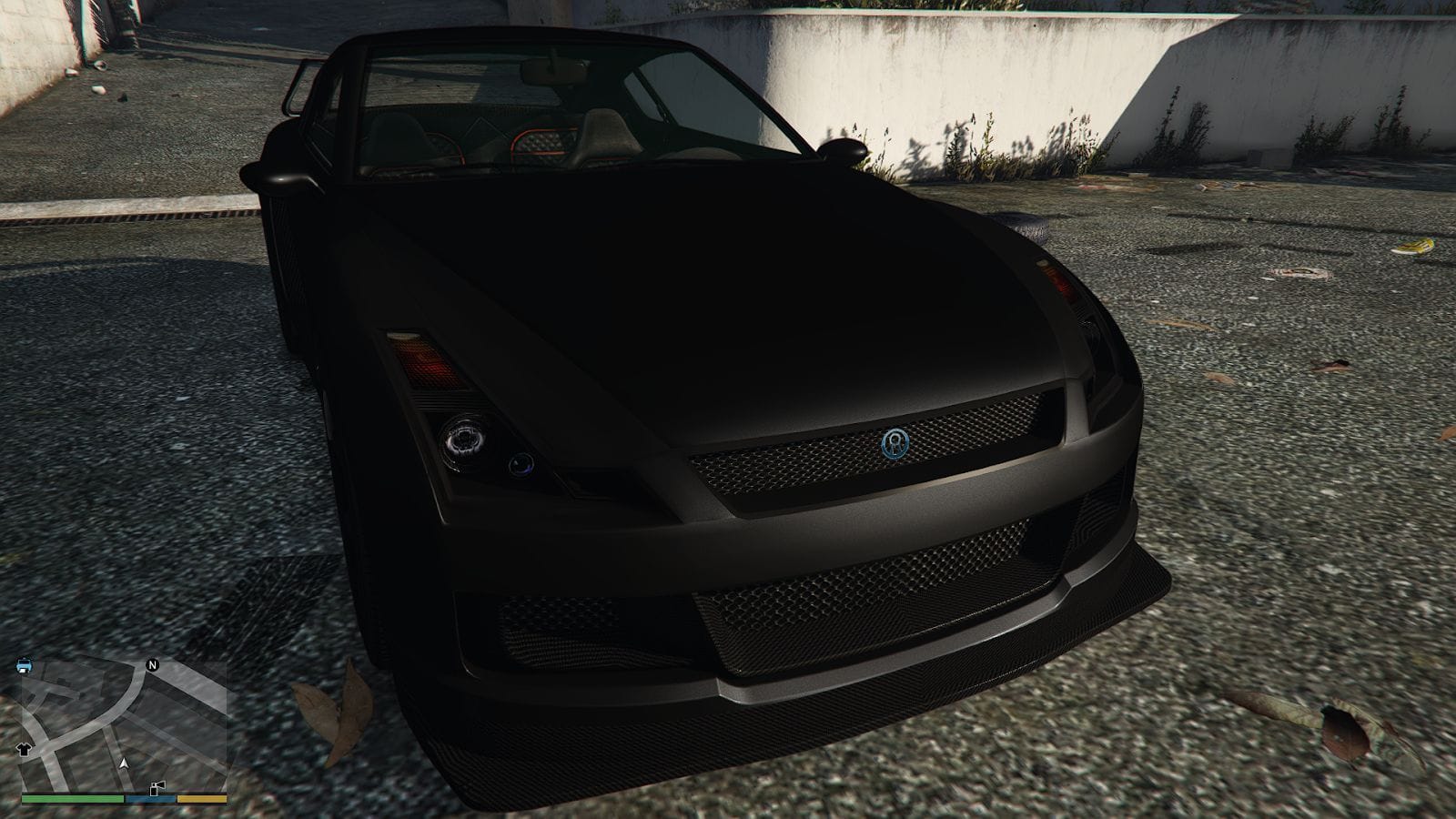Select the spray can mod shop blip

click(x=157, y=788)
